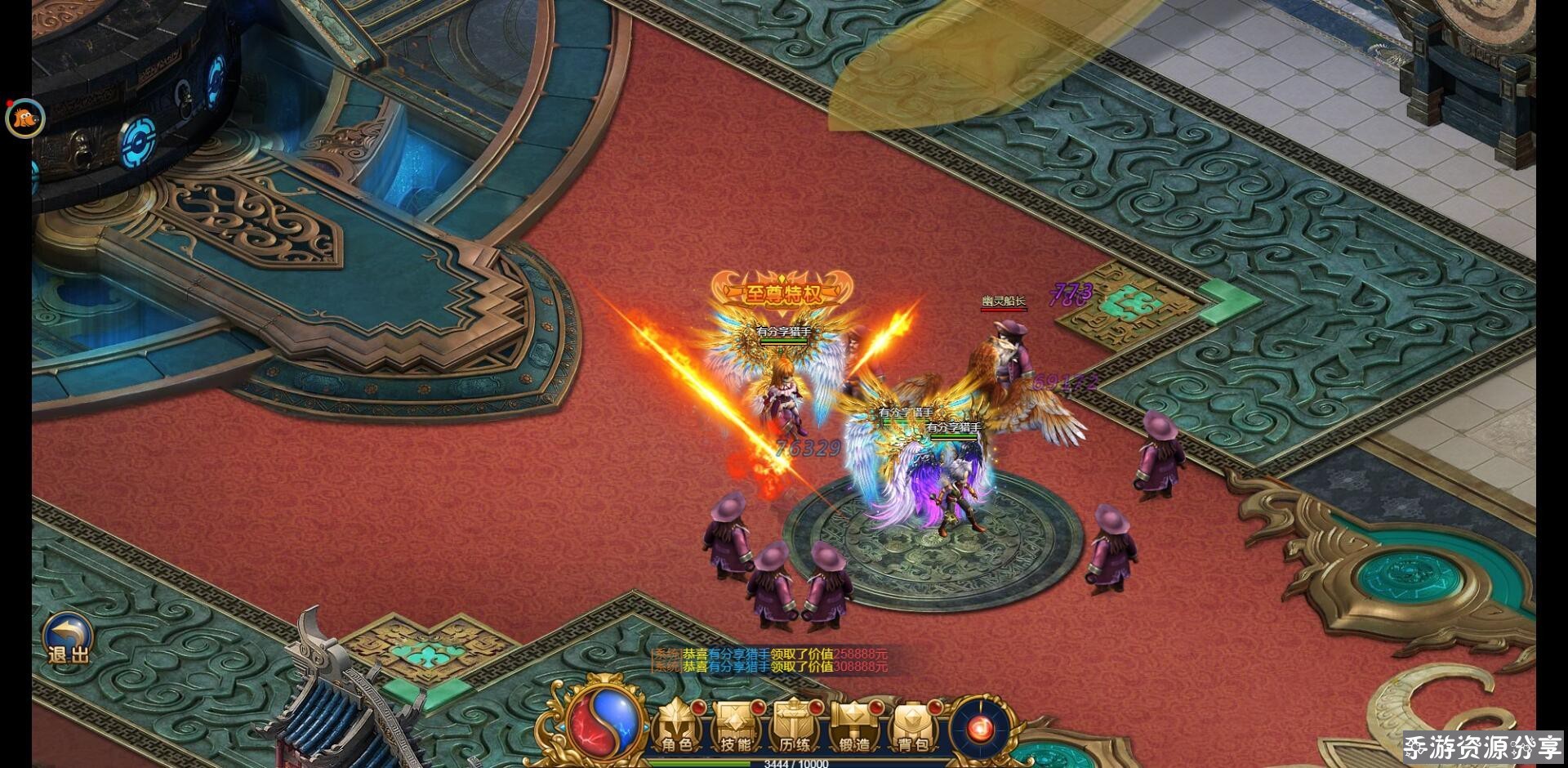Open the 角色 character panel icon

675,726
